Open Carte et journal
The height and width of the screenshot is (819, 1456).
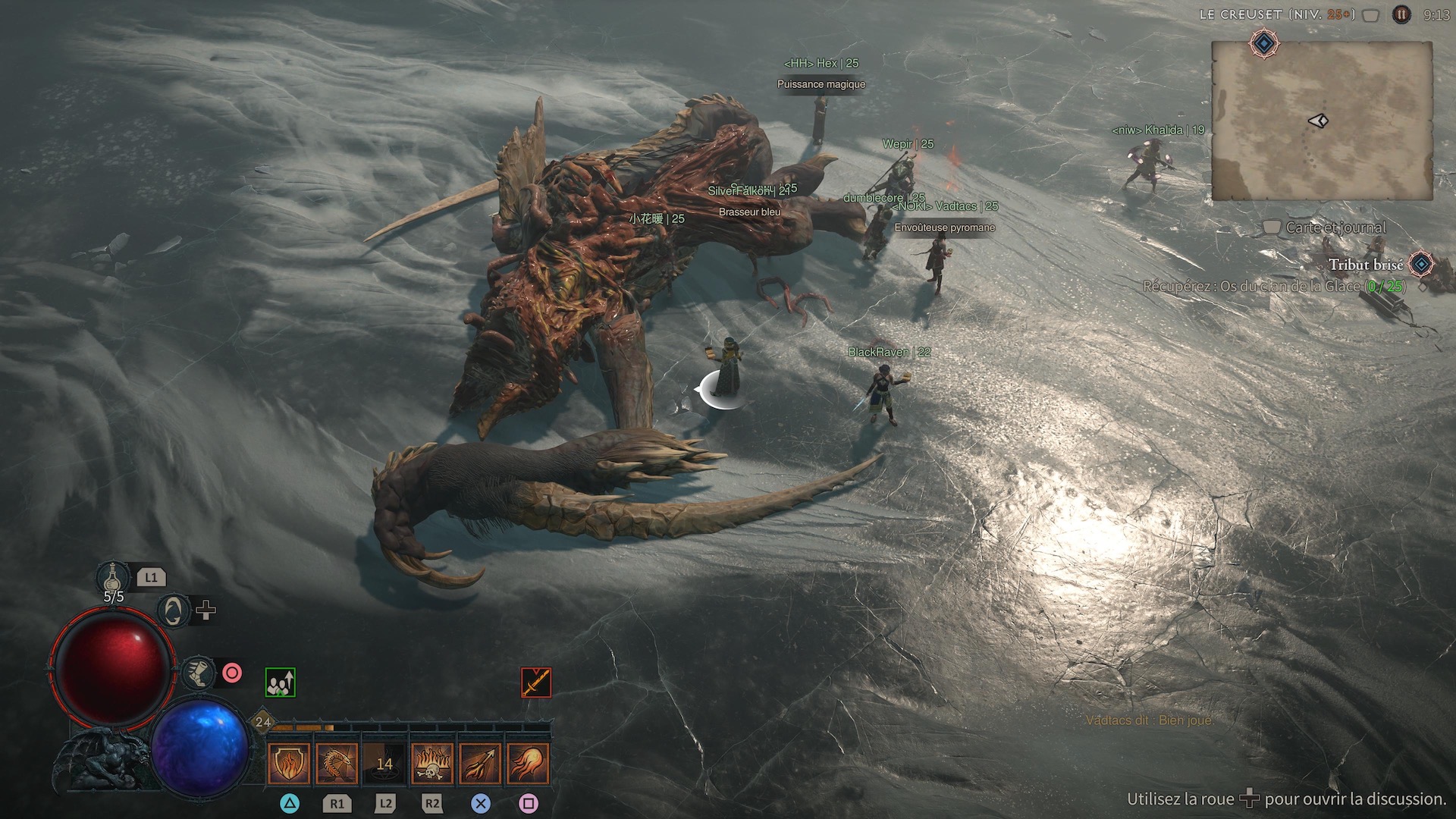1335,227
